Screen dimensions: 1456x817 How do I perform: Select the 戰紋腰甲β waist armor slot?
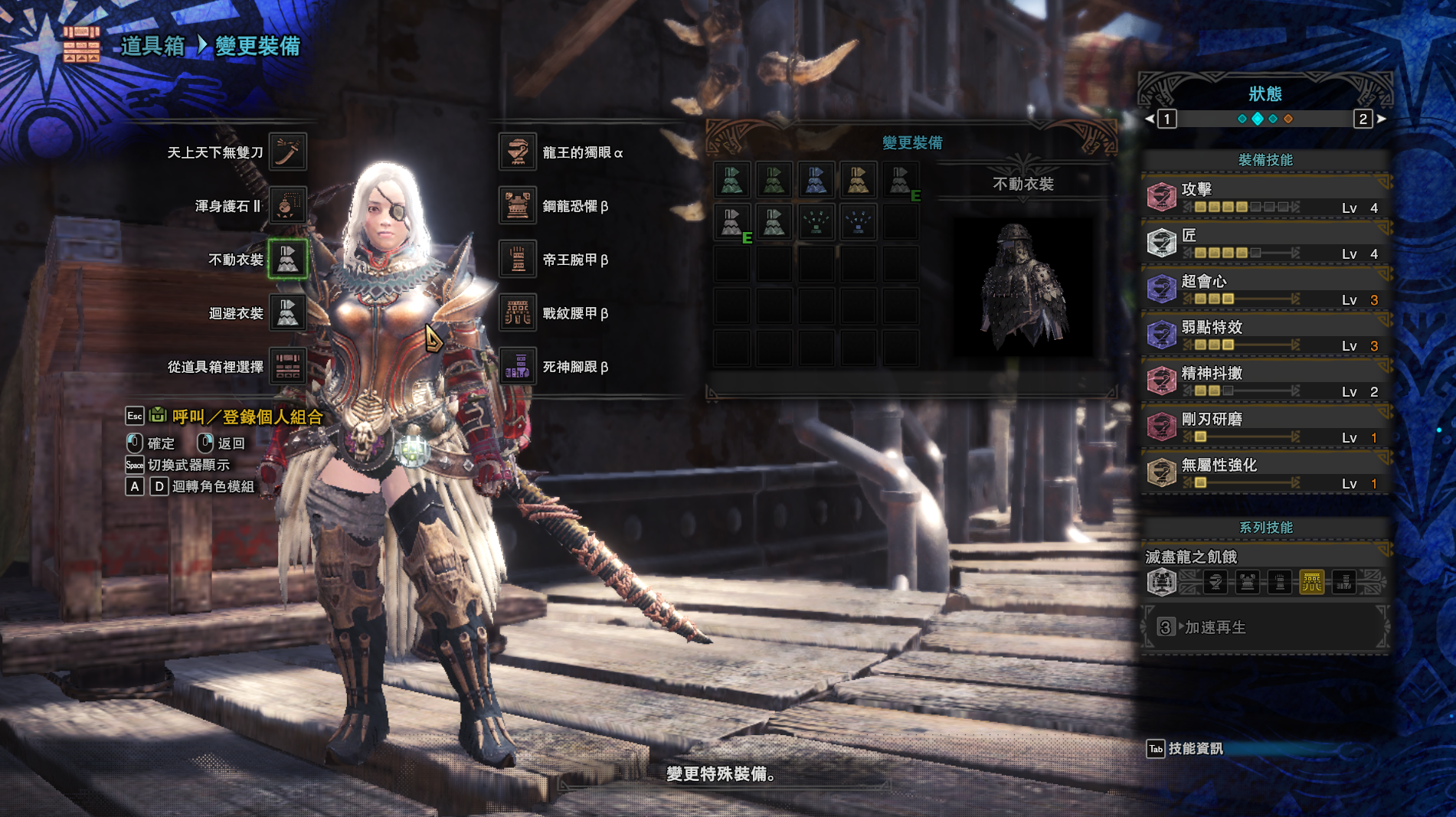click(518, 312)
